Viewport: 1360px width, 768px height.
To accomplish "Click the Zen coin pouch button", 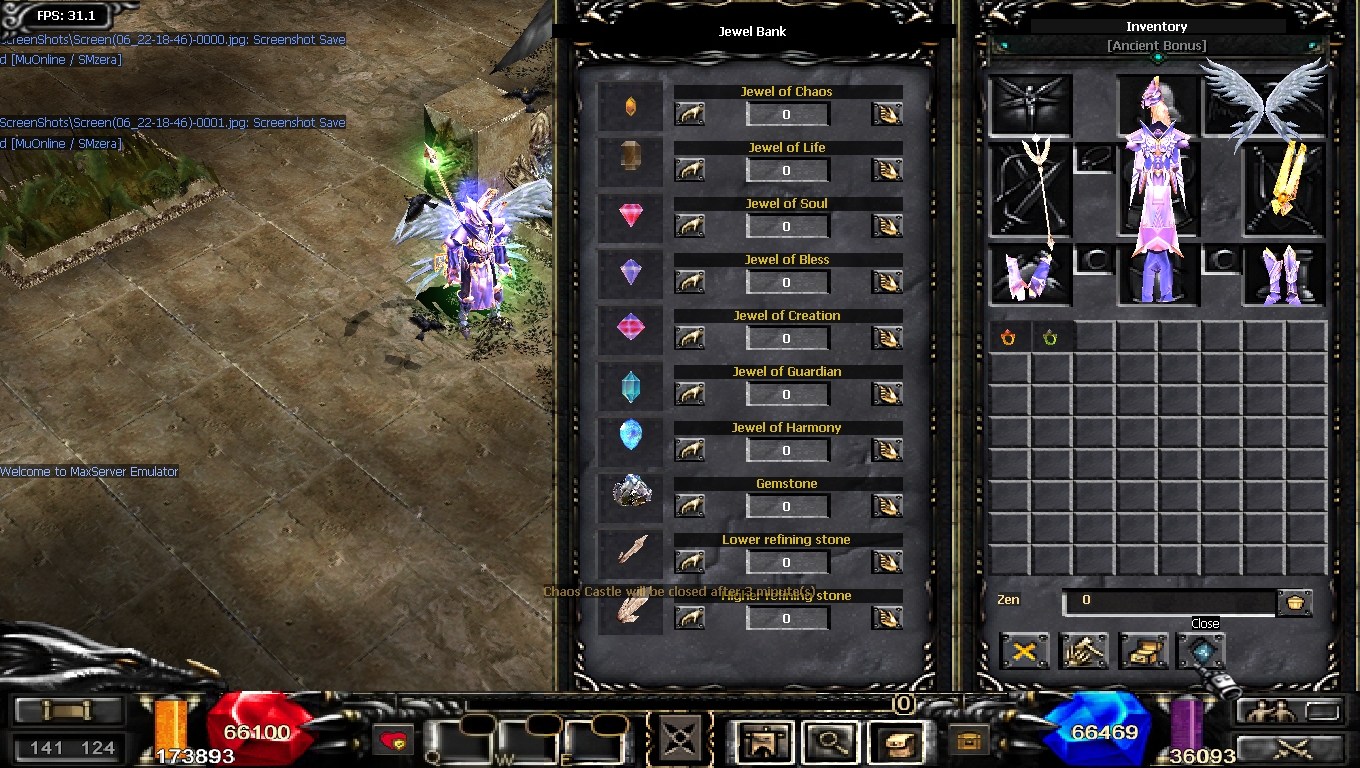I will (x=1294, y=602).
